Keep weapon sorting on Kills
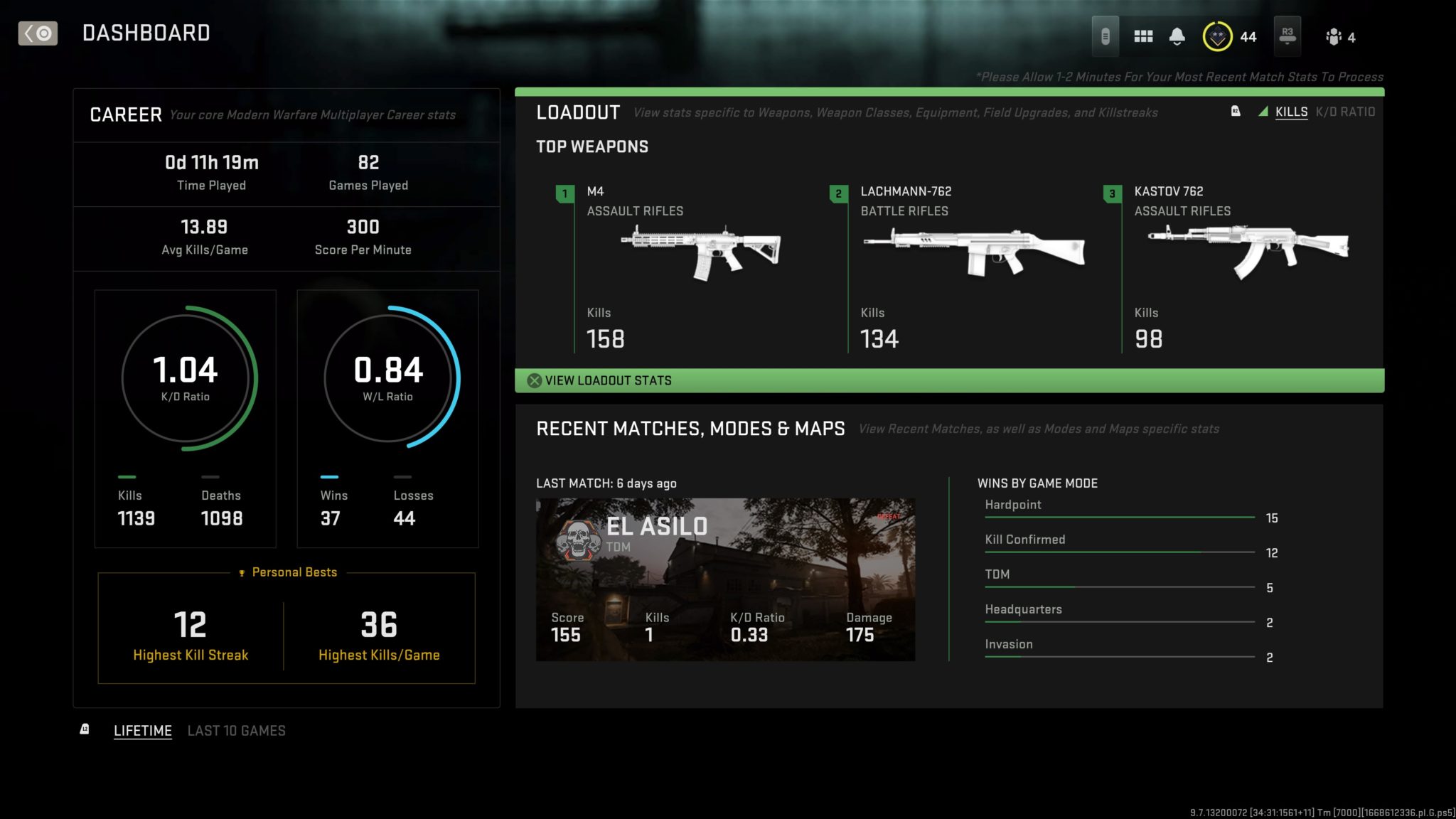The height and width of the screenshot is (819, 1456). click(1290, 112)
